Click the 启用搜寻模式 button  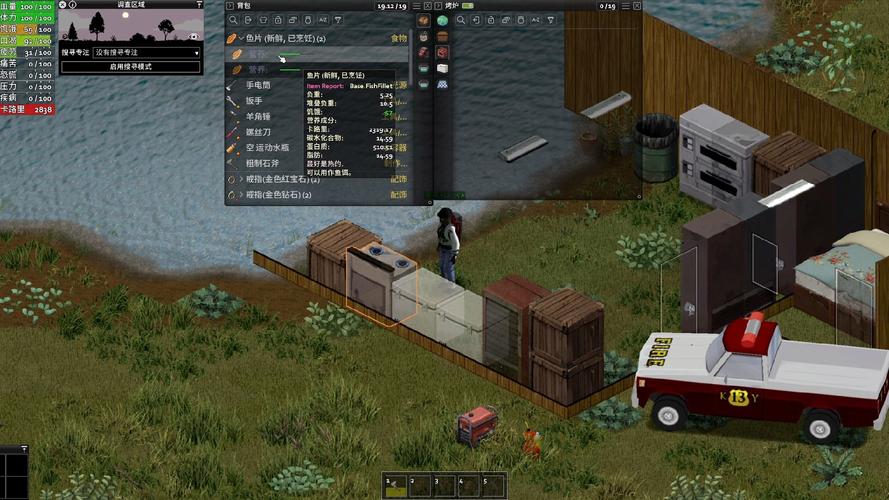coord(131,66)
